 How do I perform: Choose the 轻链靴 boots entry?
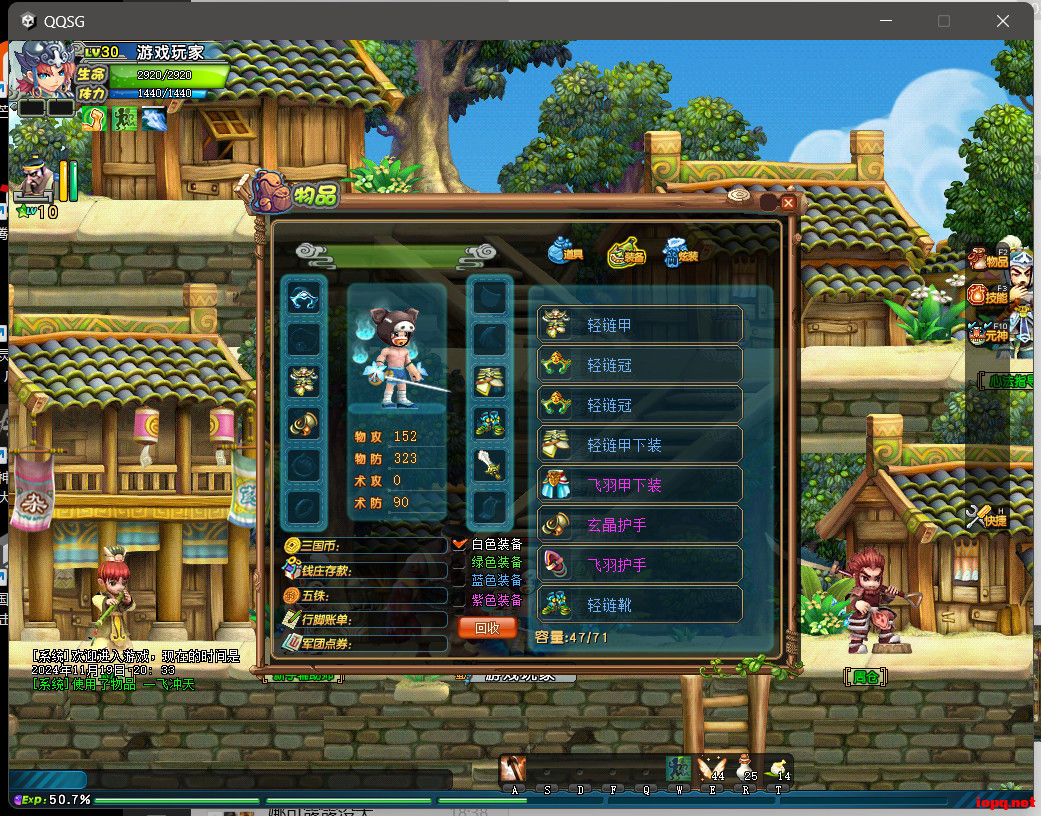(640, 604)
